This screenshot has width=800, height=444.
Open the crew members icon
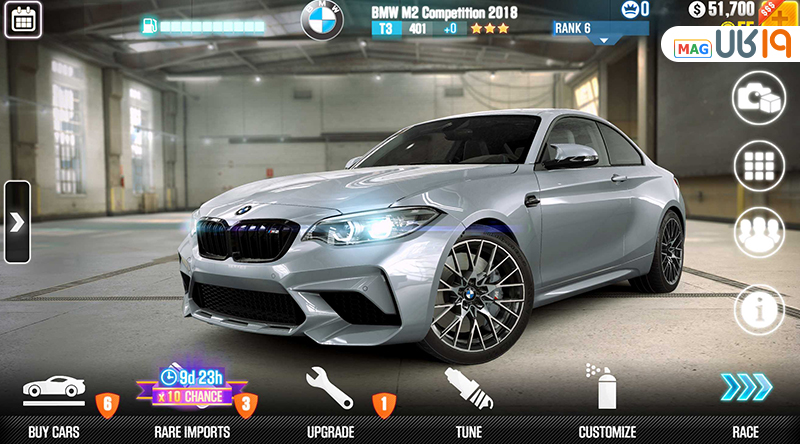tap(759, 233)
